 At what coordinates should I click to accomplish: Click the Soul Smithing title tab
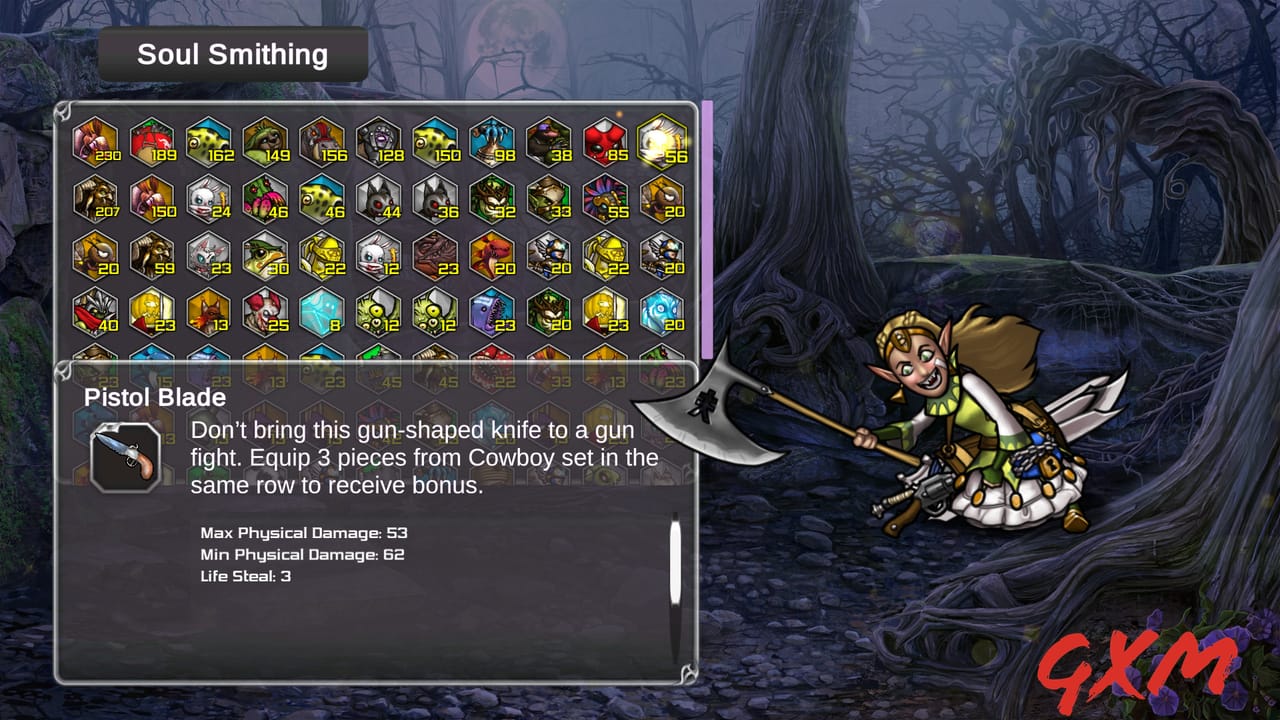tap(232, 54)
